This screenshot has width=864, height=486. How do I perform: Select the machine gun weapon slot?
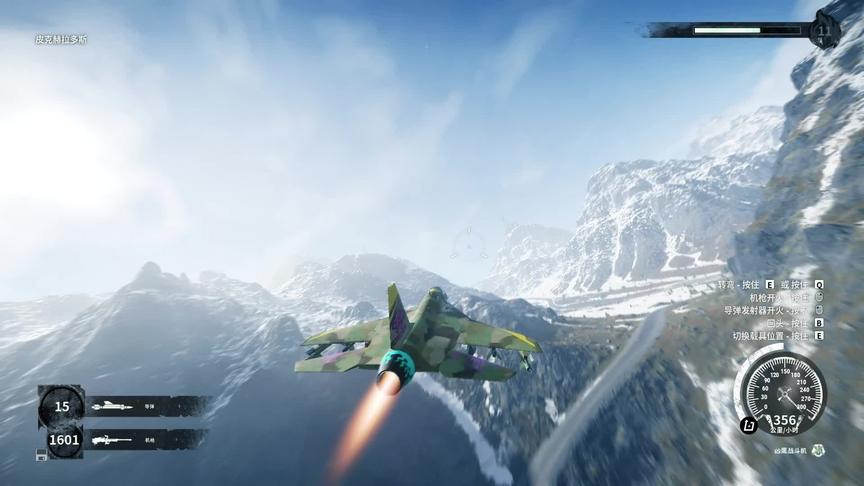[130, 439]
